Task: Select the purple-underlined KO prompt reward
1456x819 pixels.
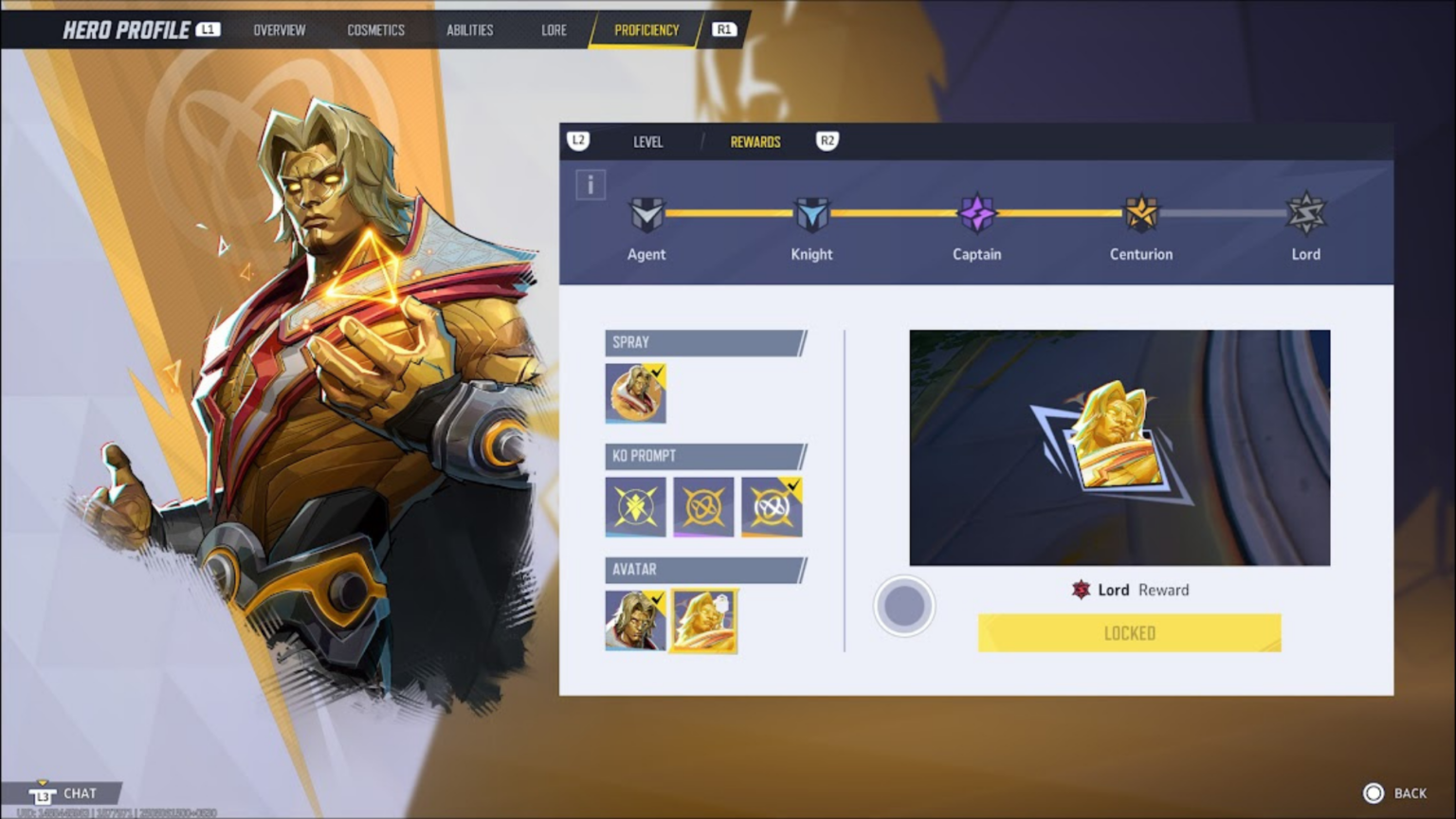Action: coord(703,507)
